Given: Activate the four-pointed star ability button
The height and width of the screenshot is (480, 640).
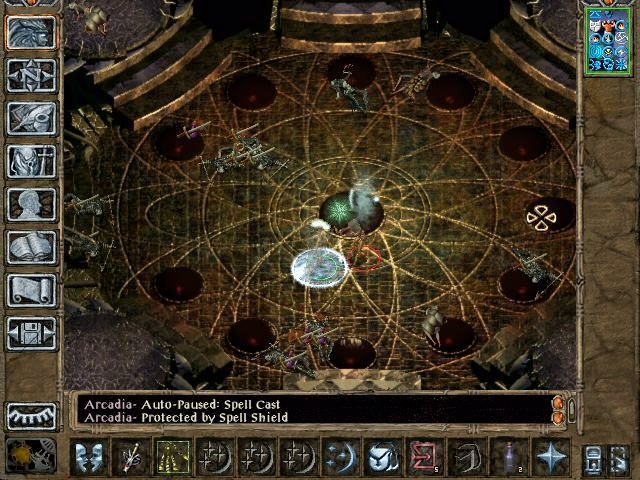Looking at the screenshot, I should click(551, 456).
